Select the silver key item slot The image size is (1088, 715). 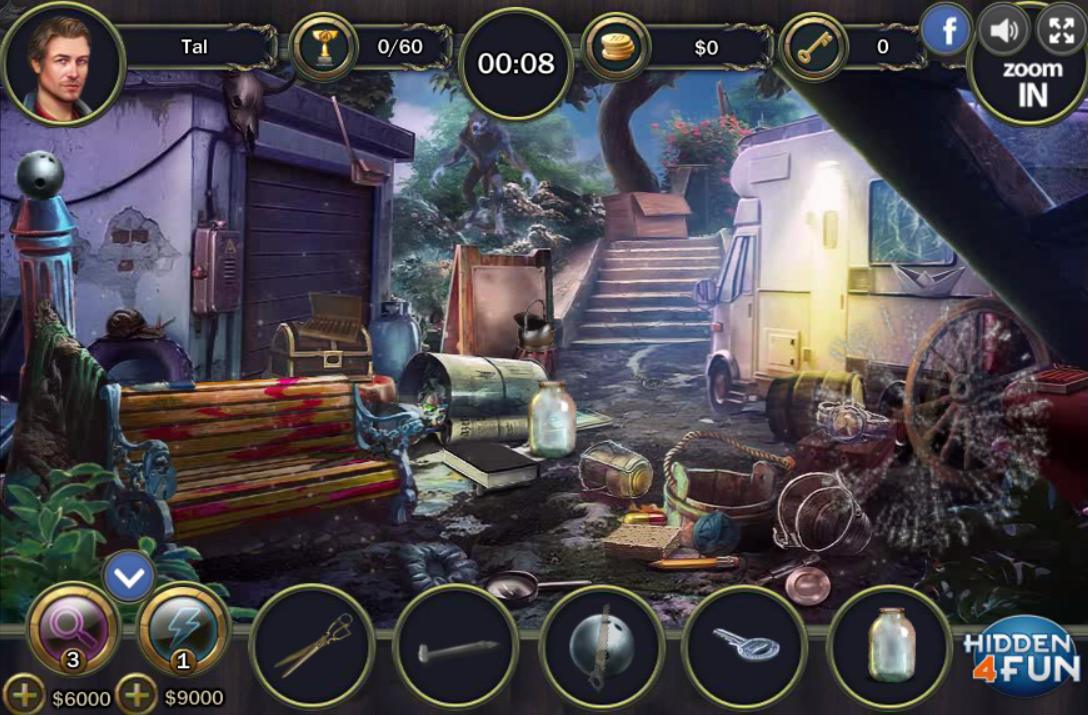point(745,646)
